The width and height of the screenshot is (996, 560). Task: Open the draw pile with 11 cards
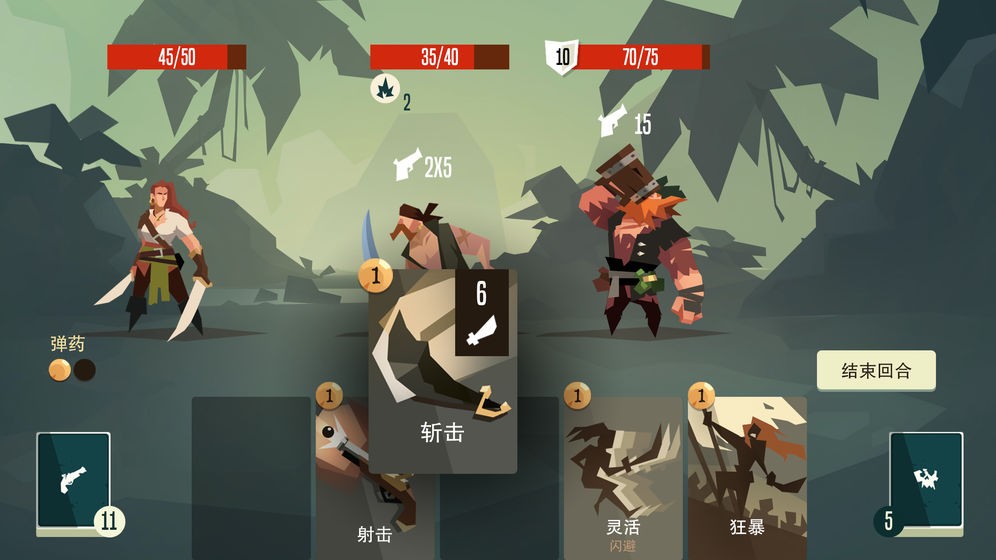pyautogui.click(x=74, y=480)
